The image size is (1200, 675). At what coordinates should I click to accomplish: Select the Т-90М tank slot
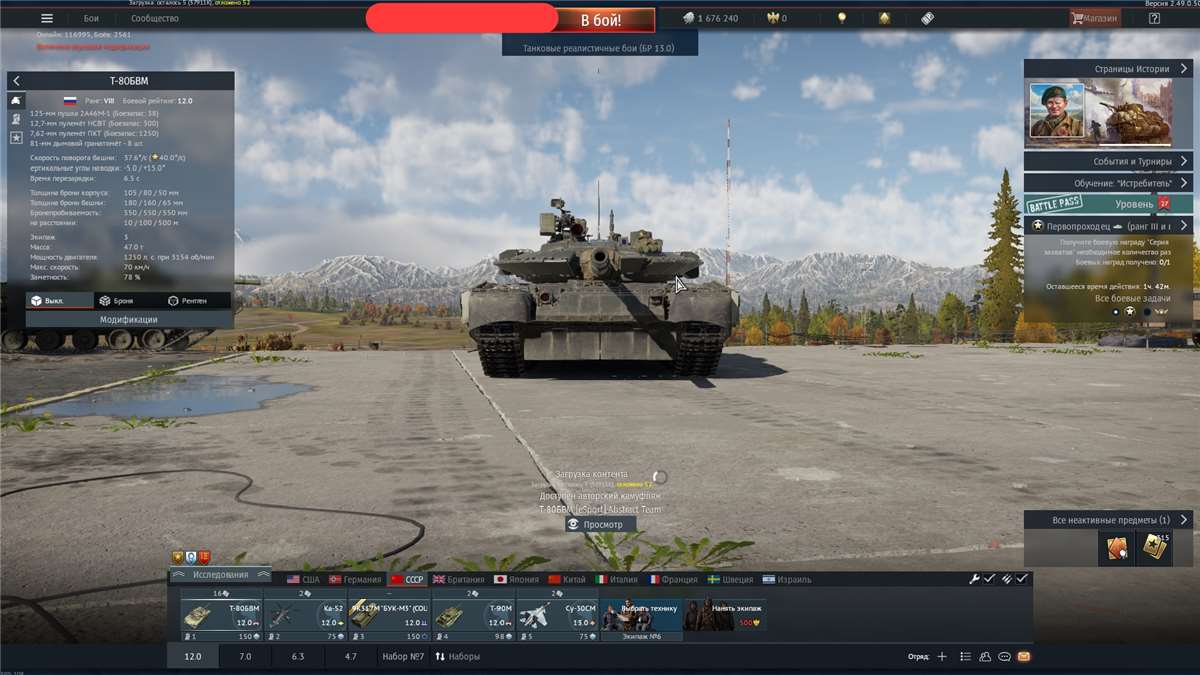[473, 615]
